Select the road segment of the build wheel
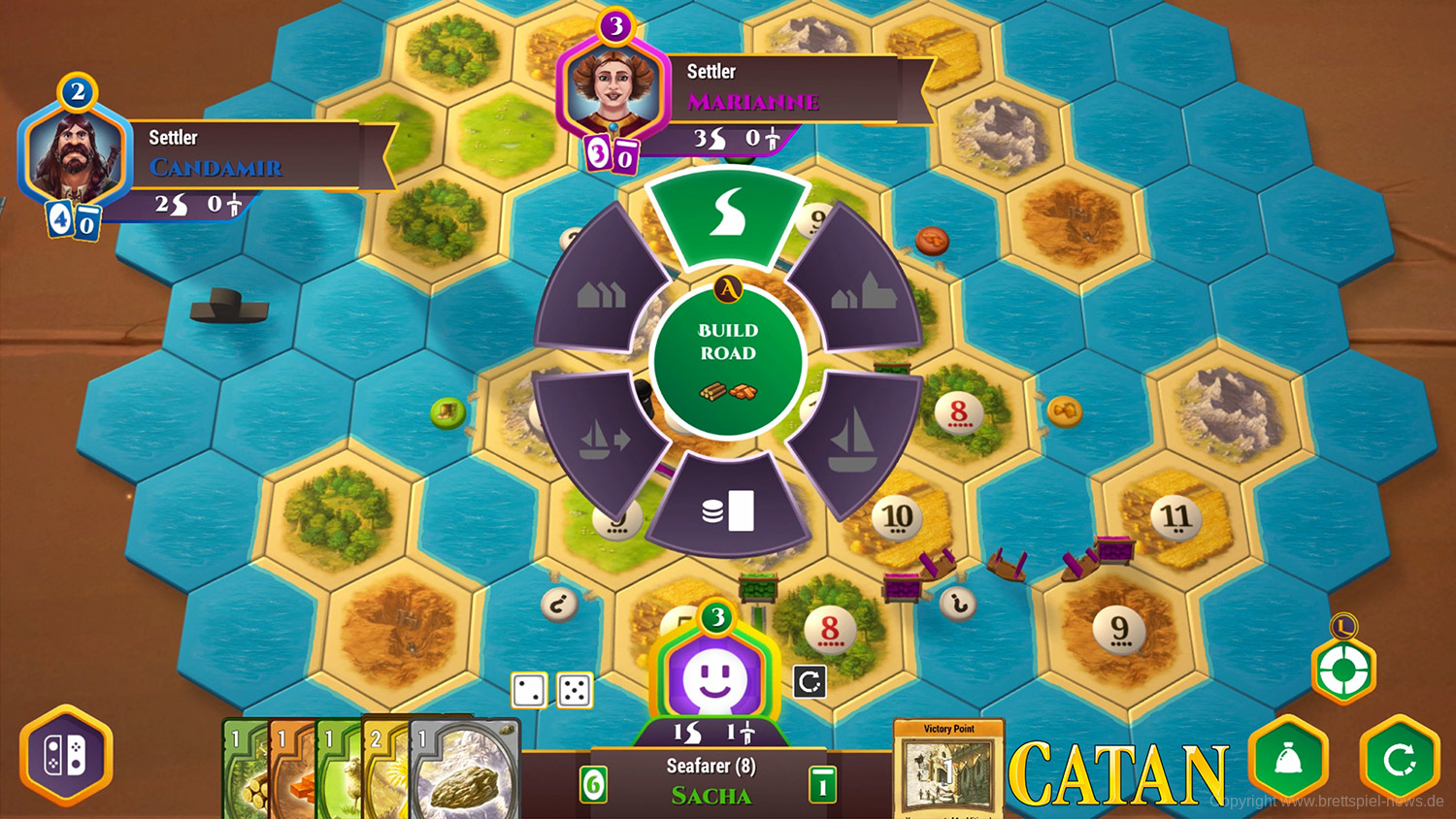 click(728, 215)
